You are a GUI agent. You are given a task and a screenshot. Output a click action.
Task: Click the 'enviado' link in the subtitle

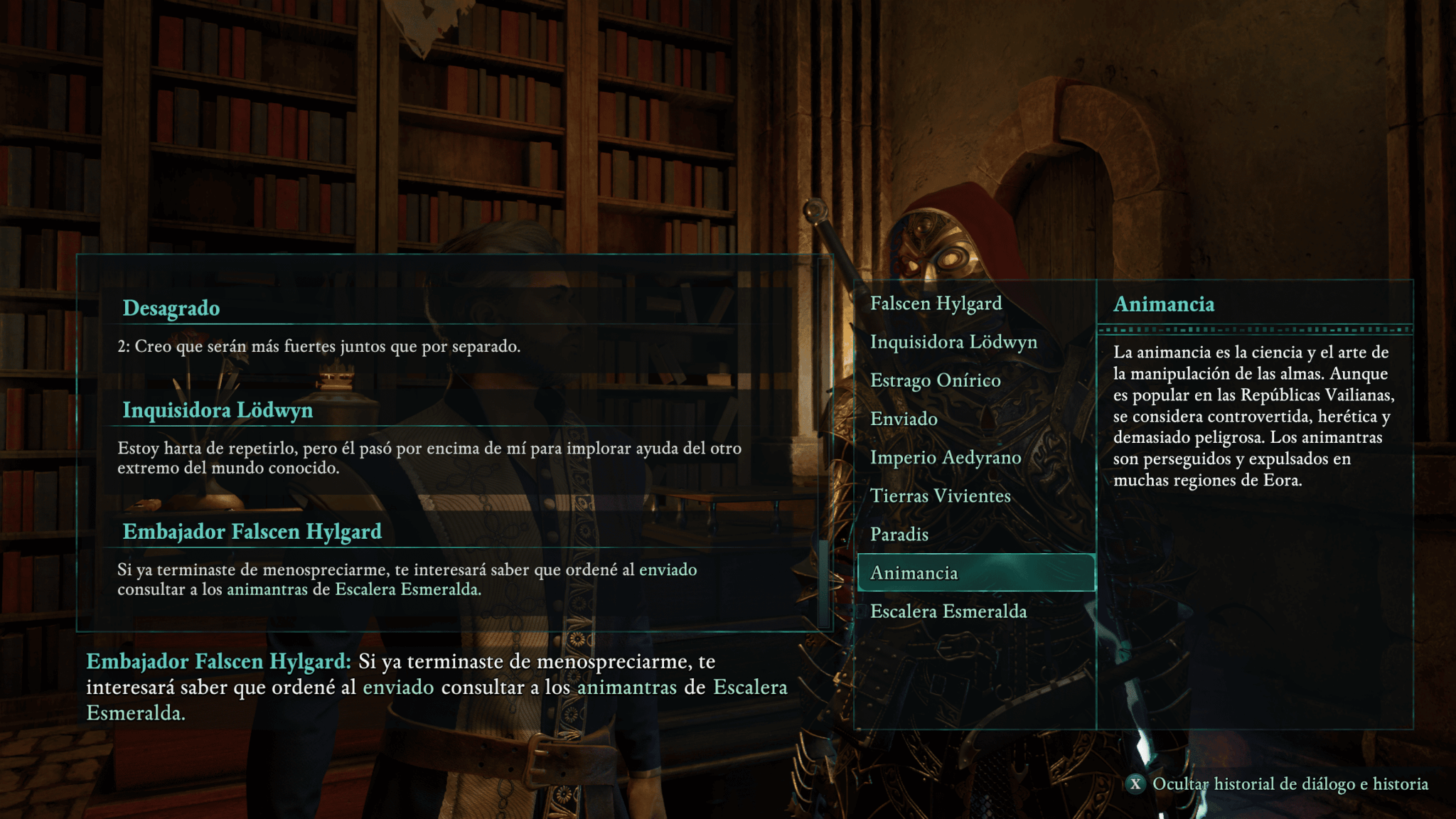coord(398,687)
